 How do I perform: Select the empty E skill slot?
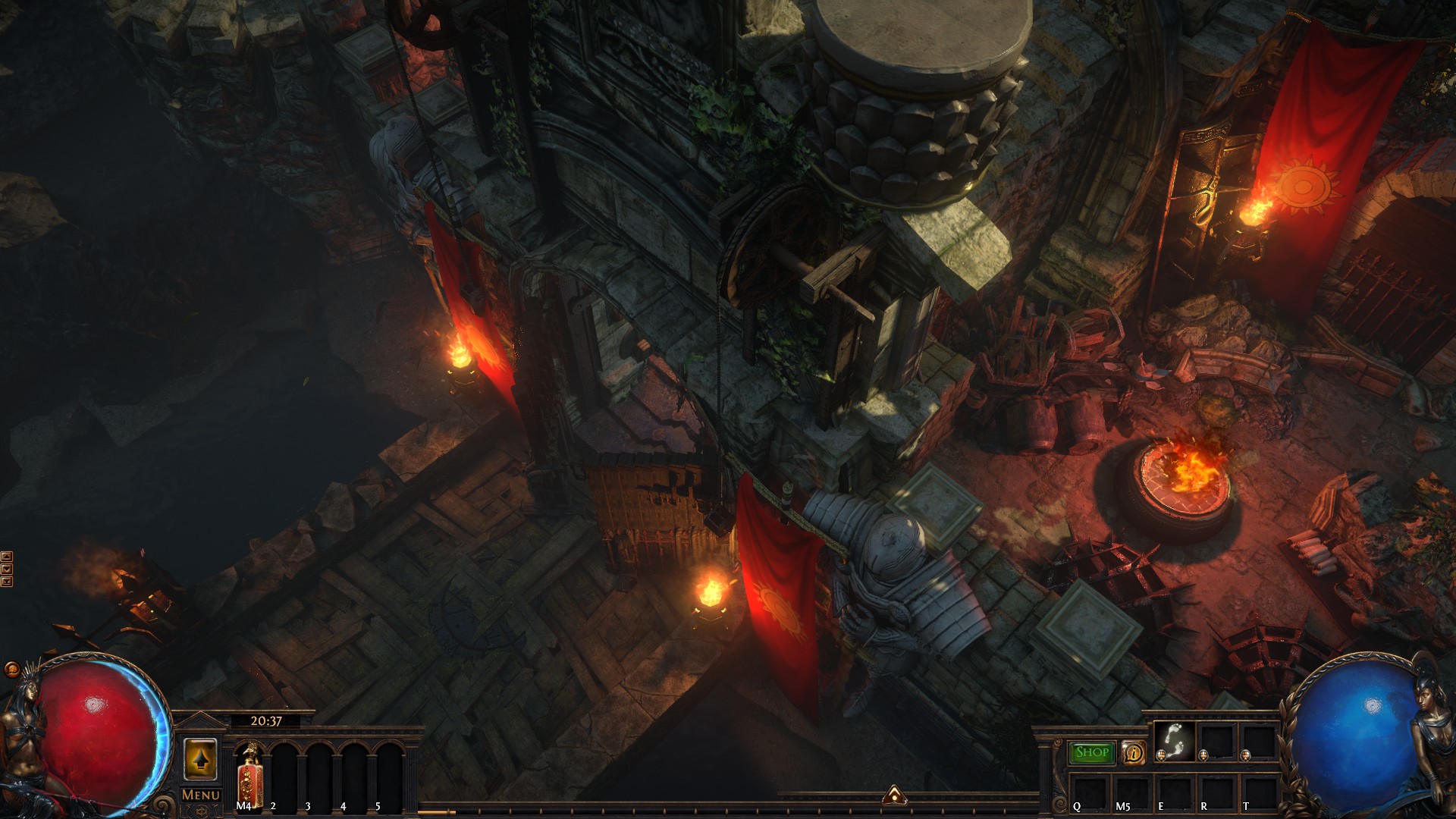1174,792
